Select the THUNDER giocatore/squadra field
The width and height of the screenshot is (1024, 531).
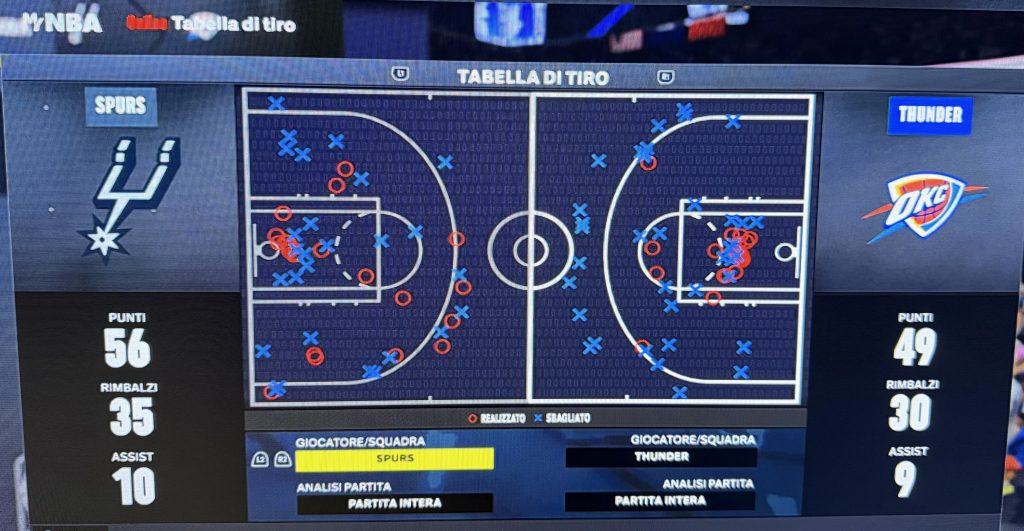[661, 457]
